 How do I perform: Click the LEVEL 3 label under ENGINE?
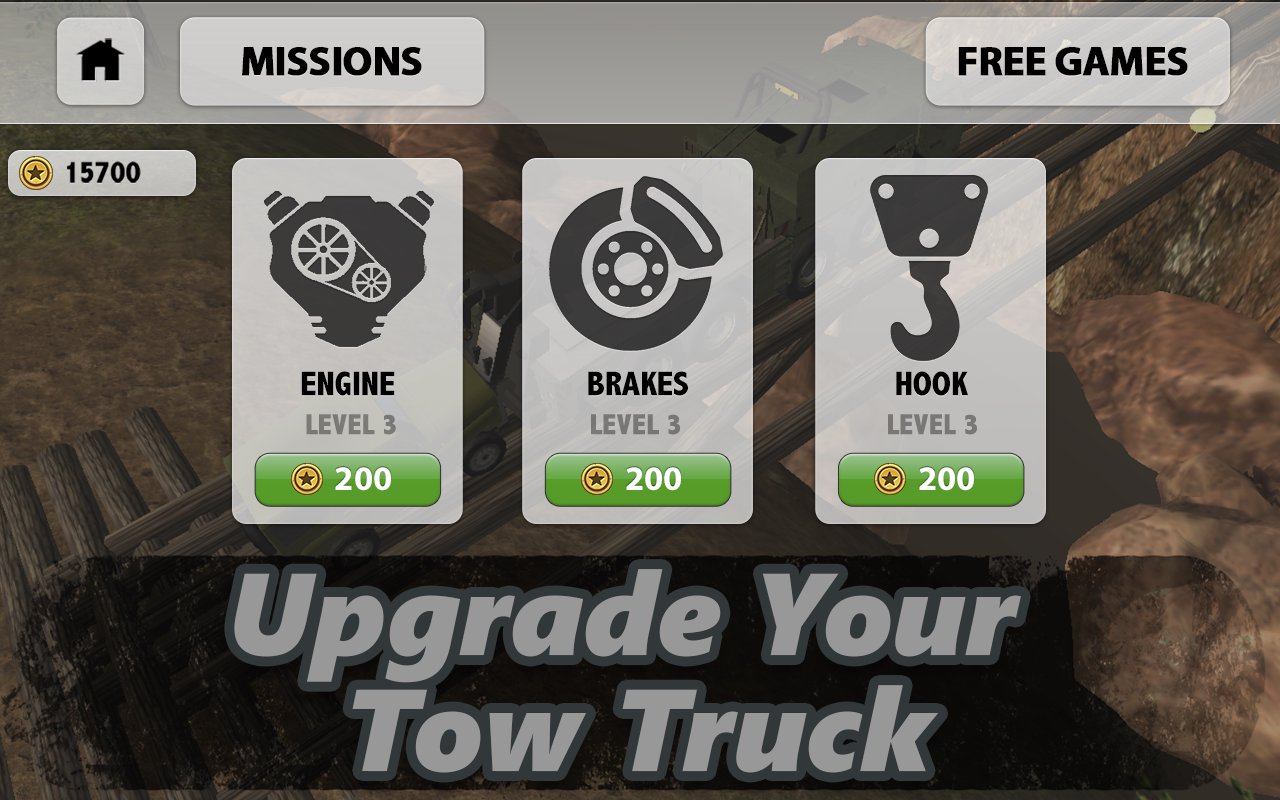(x=348, y=424)
